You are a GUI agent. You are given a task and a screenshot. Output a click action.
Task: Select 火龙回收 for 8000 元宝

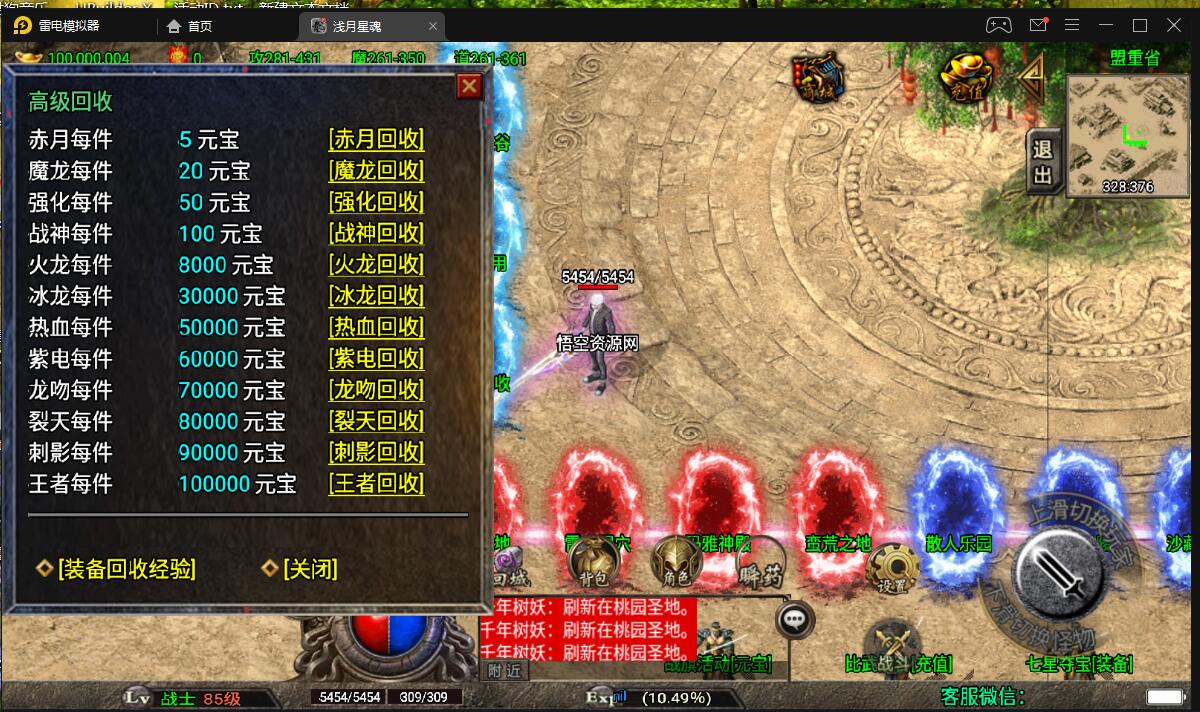tap(376, 264)
